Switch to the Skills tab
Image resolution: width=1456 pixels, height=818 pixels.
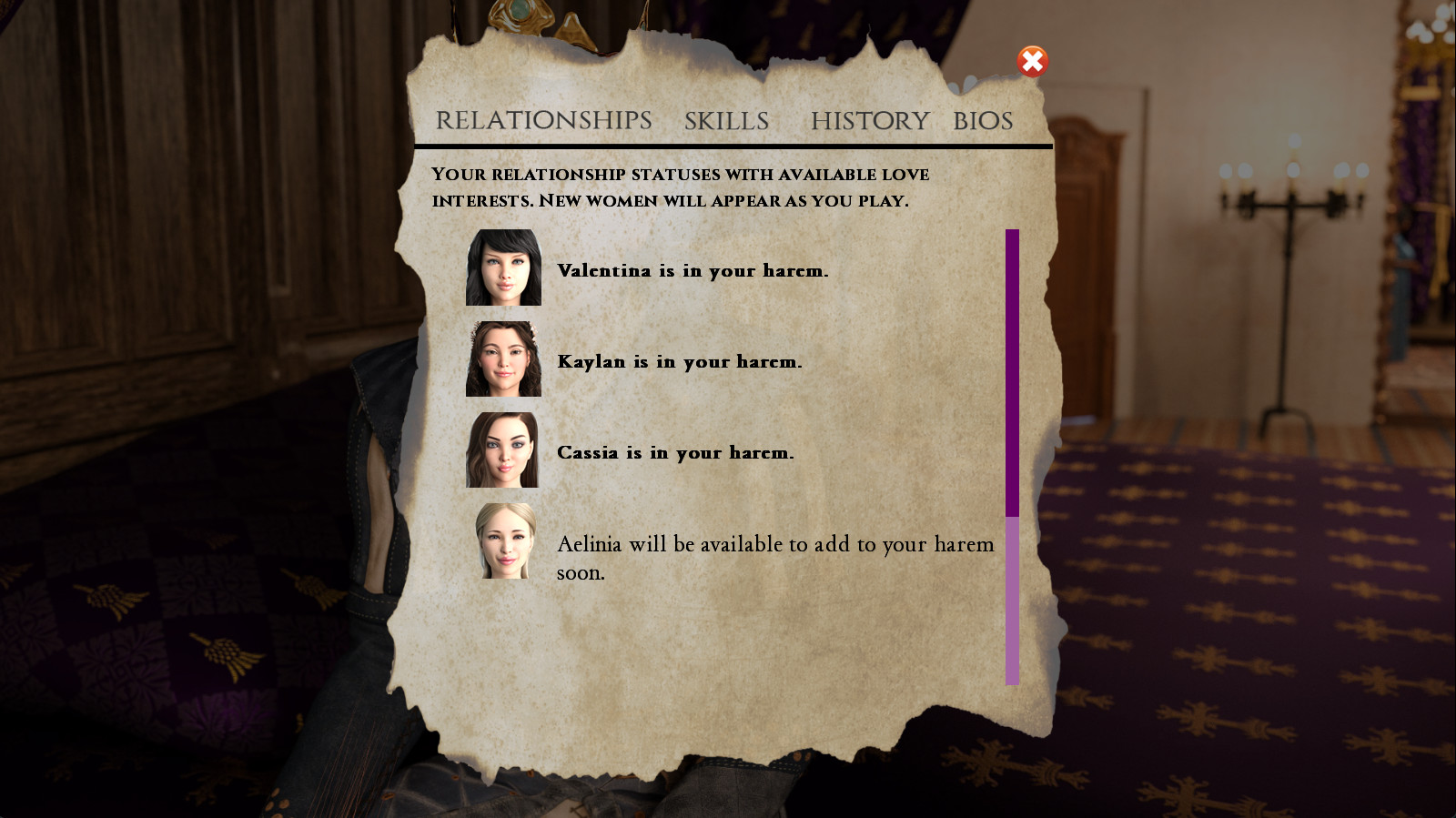point(725,120)
